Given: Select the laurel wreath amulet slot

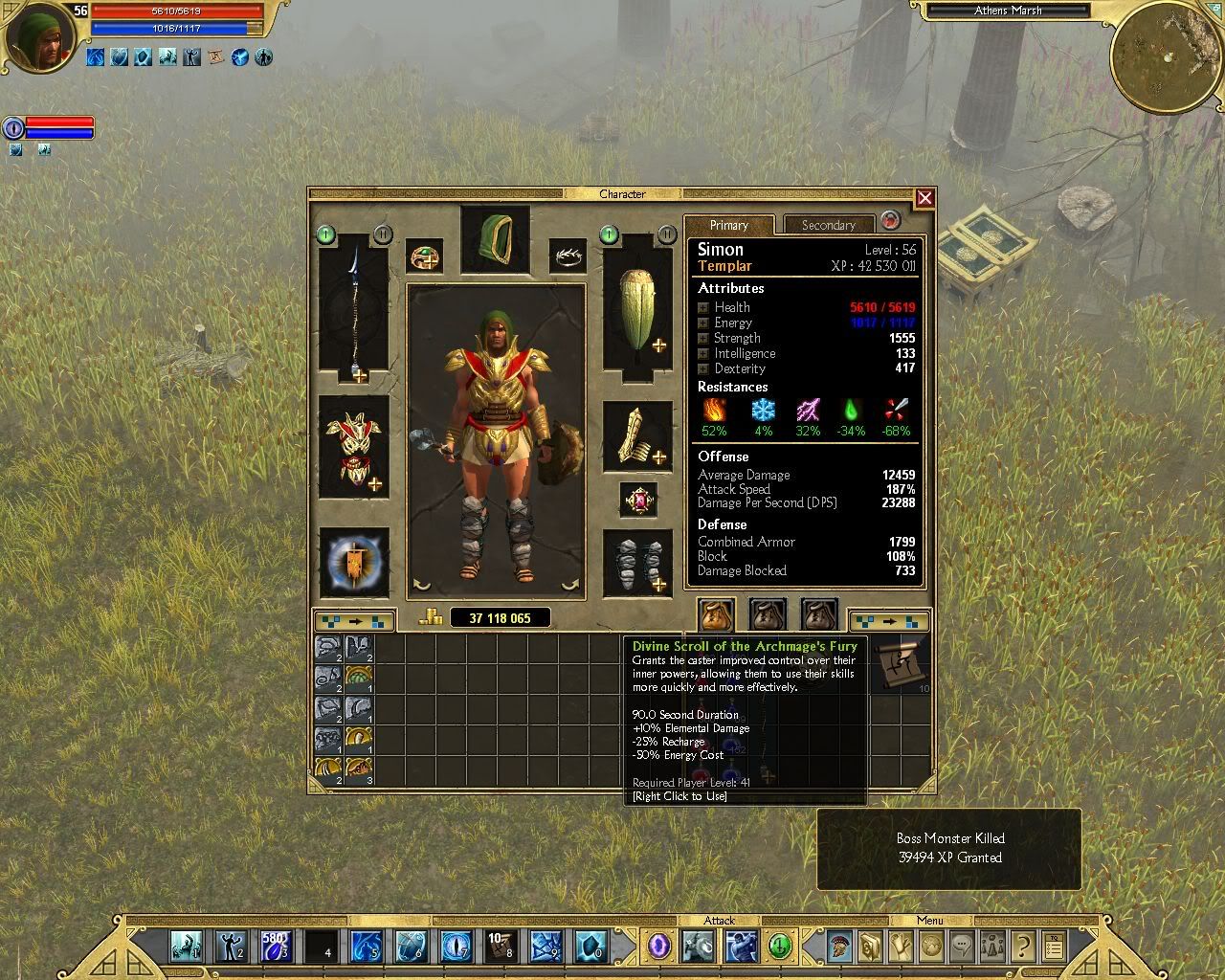Looking at the screenshot, I should point(568,256).
